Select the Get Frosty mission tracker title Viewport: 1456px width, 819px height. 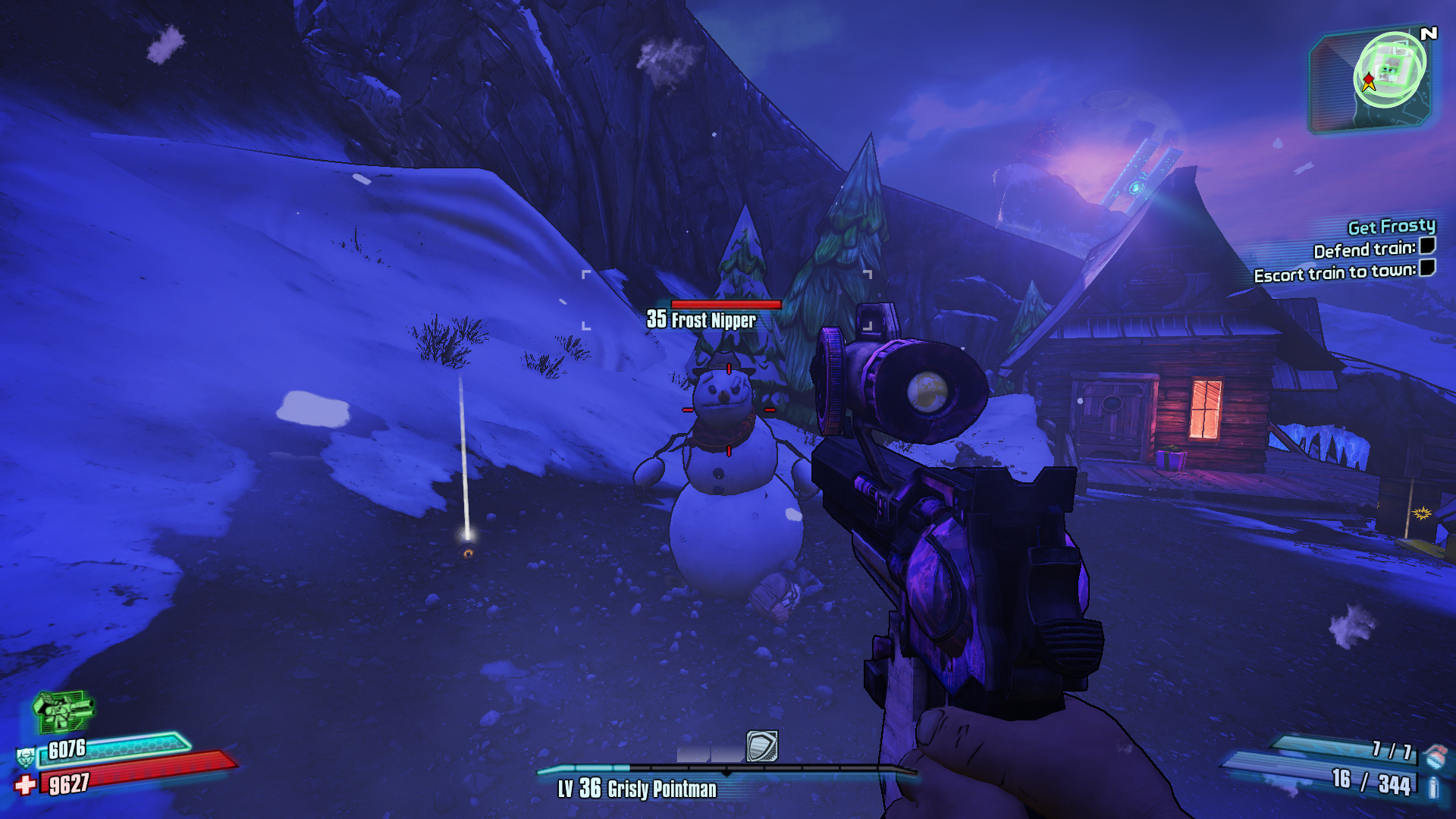pyautogui.click(x=1391, y=226)
